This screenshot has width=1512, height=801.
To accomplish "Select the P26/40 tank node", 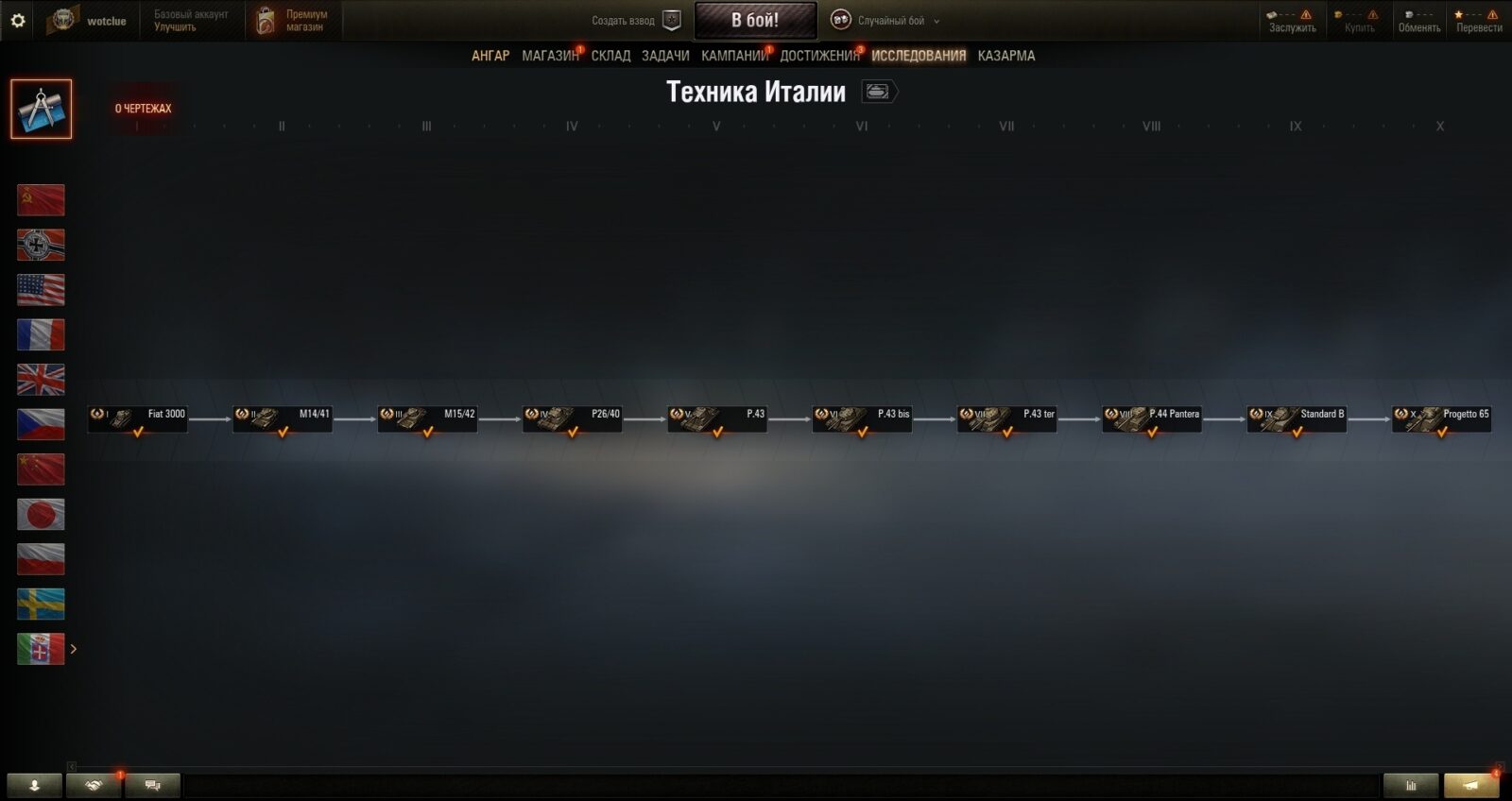I will [573, 418].
